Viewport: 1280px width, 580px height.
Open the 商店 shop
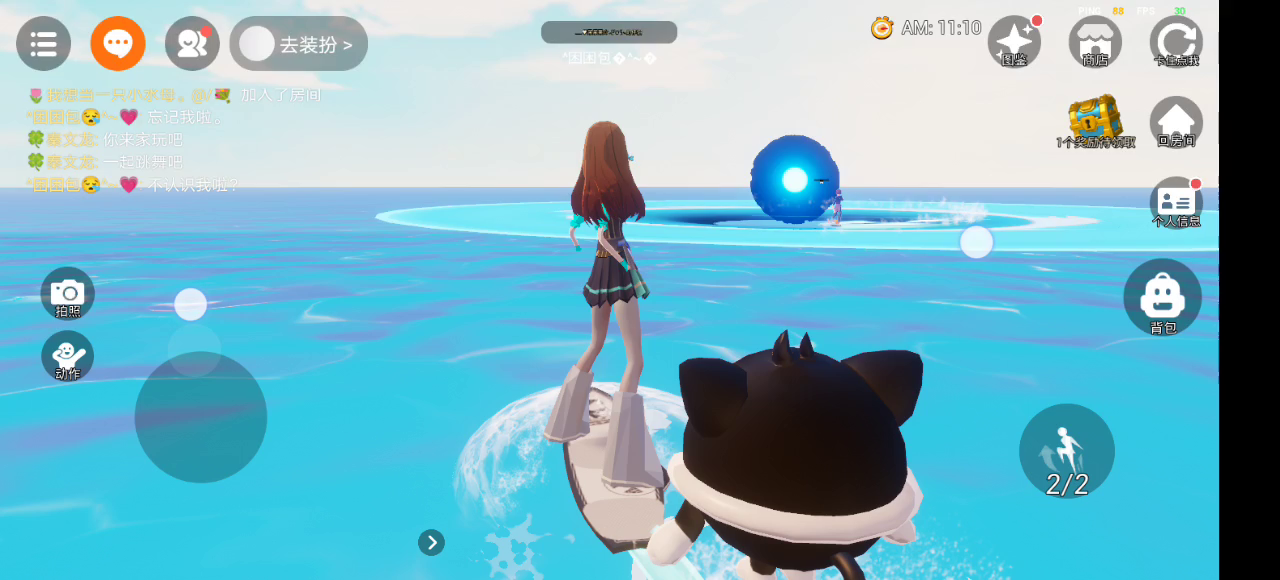coord(1095,42)
